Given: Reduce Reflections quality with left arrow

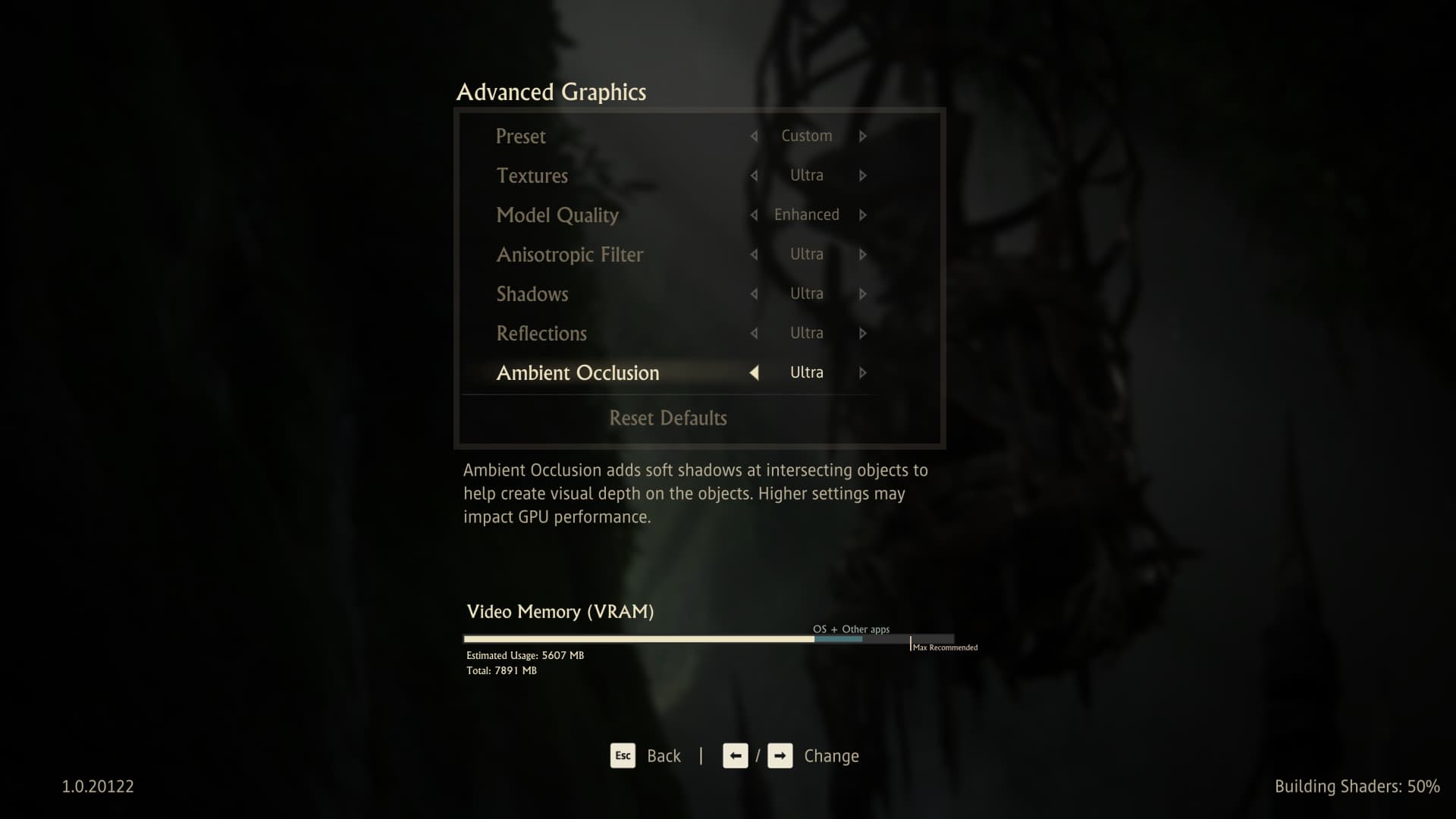Looking at the screenshot, I should (754, 334).
